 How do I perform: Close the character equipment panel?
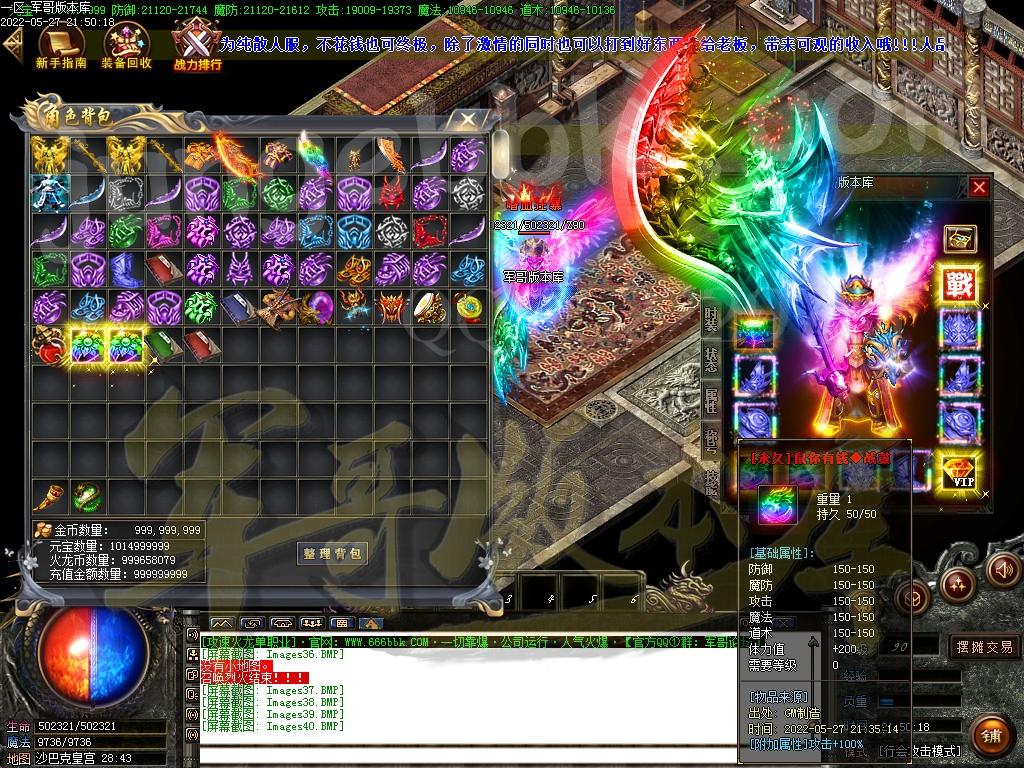(x=979, y=187)
